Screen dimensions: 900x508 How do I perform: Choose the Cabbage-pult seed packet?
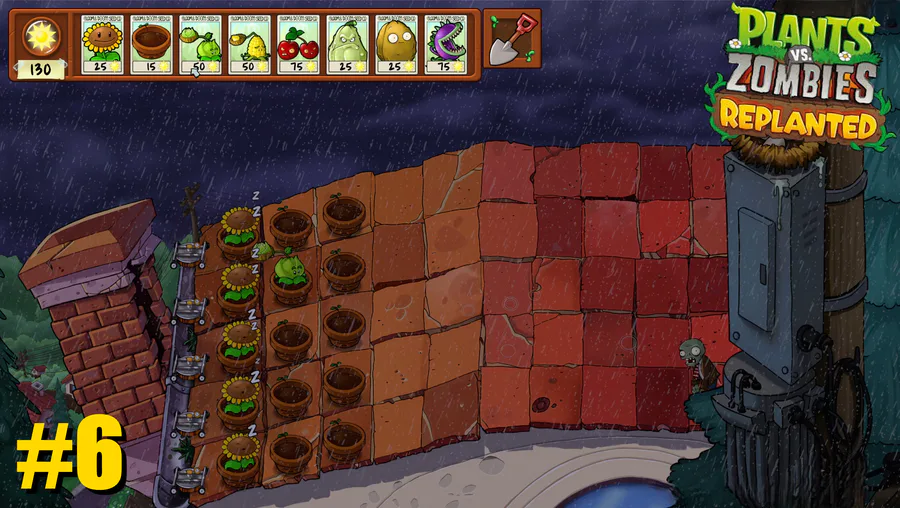coord(199,43)
